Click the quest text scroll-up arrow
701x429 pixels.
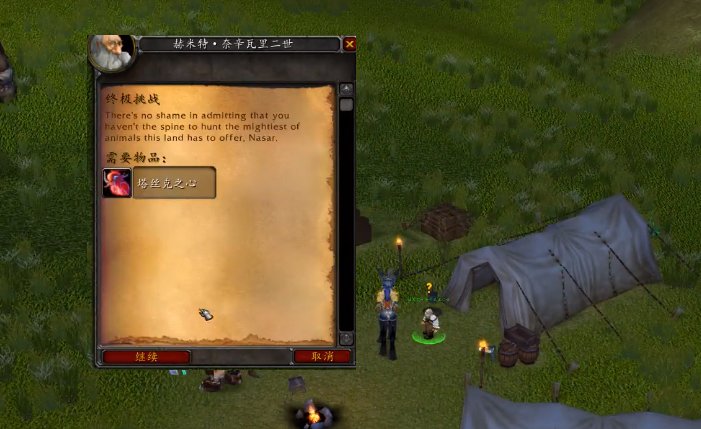(x=346, y=89)
